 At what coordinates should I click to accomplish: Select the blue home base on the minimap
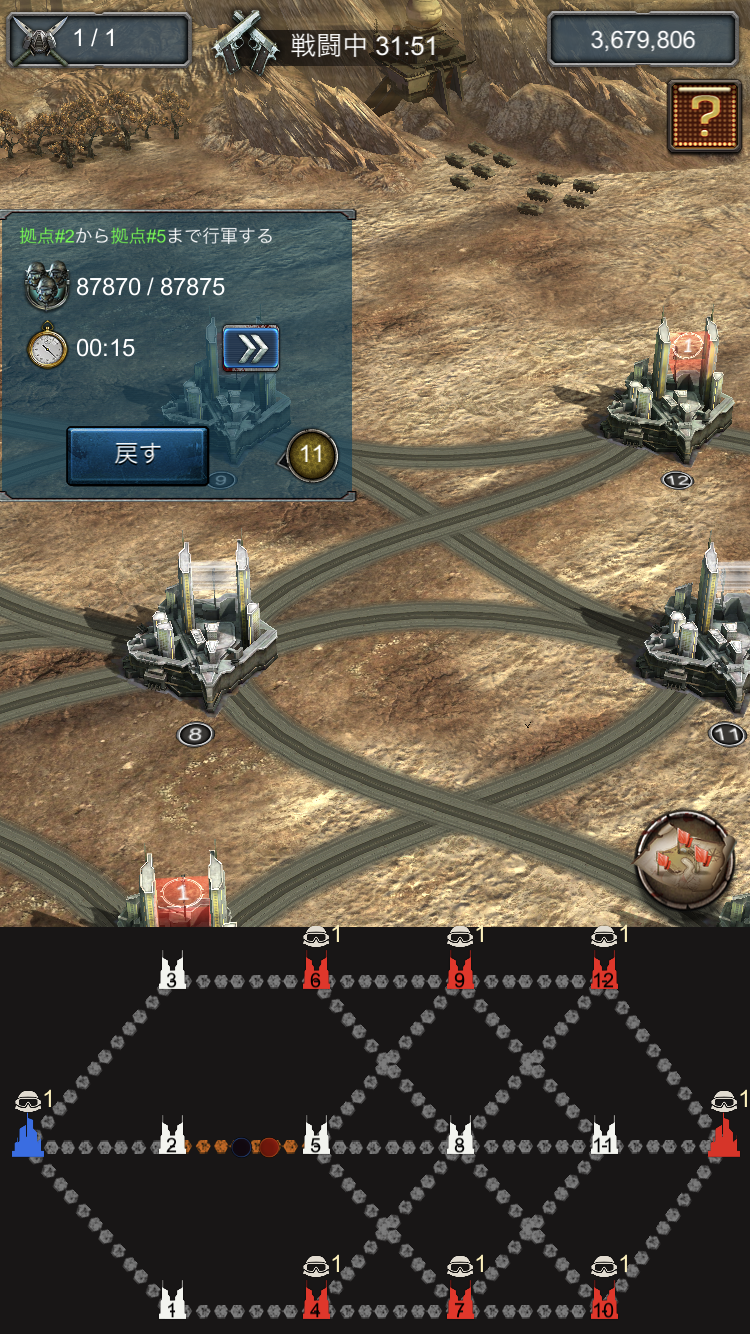(x=28, y=1138)
